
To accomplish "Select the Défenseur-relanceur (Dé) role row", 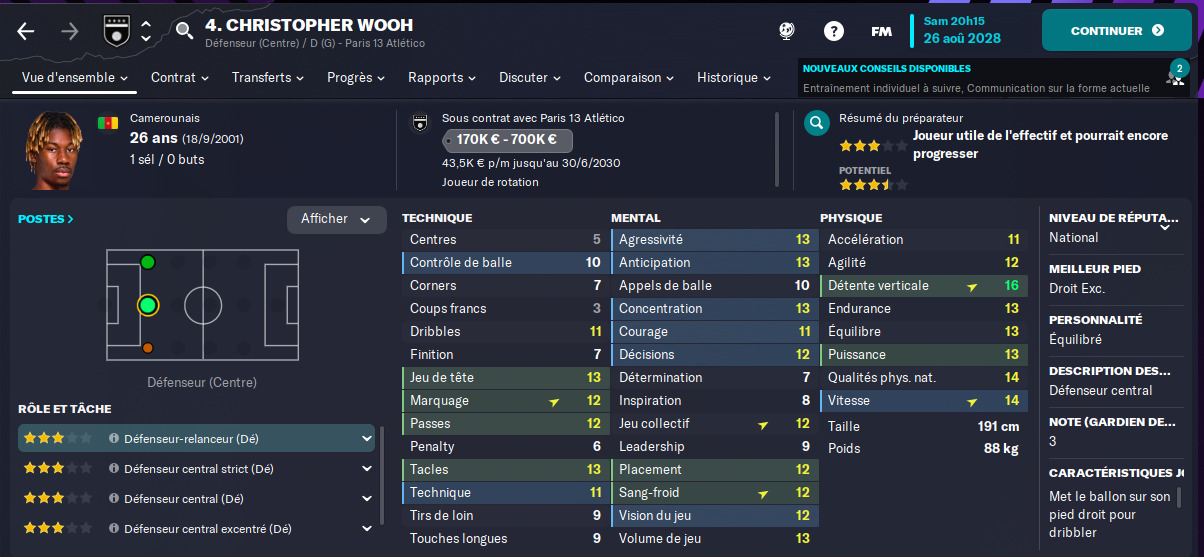I will [196, 438].
